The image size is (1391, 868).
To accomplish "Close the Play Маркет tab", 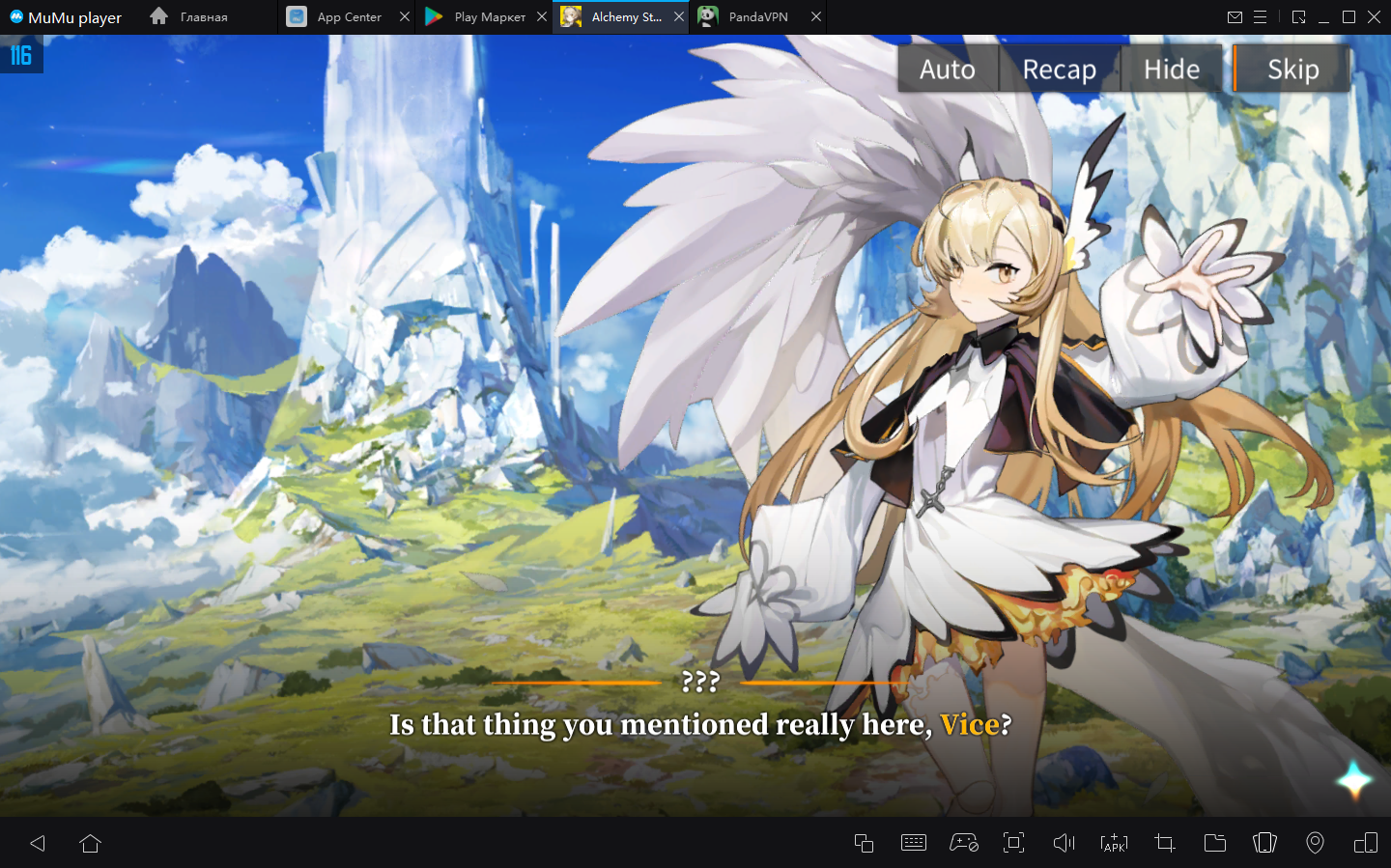I will [542, 17].
